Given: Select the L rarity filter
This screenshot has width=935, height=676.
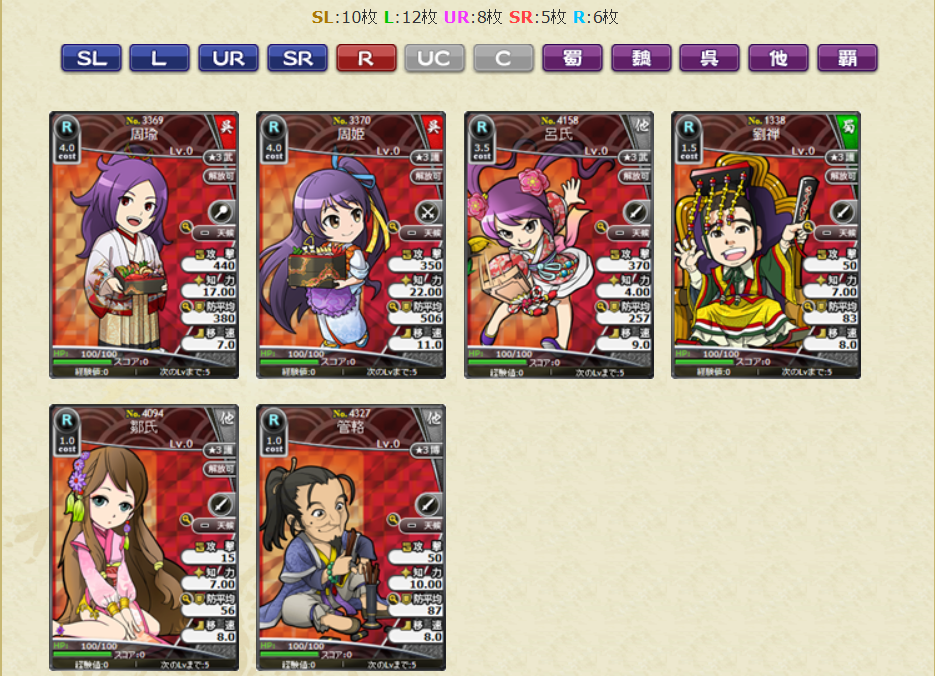Looking at the screenshot, I should tap(159, 58).
